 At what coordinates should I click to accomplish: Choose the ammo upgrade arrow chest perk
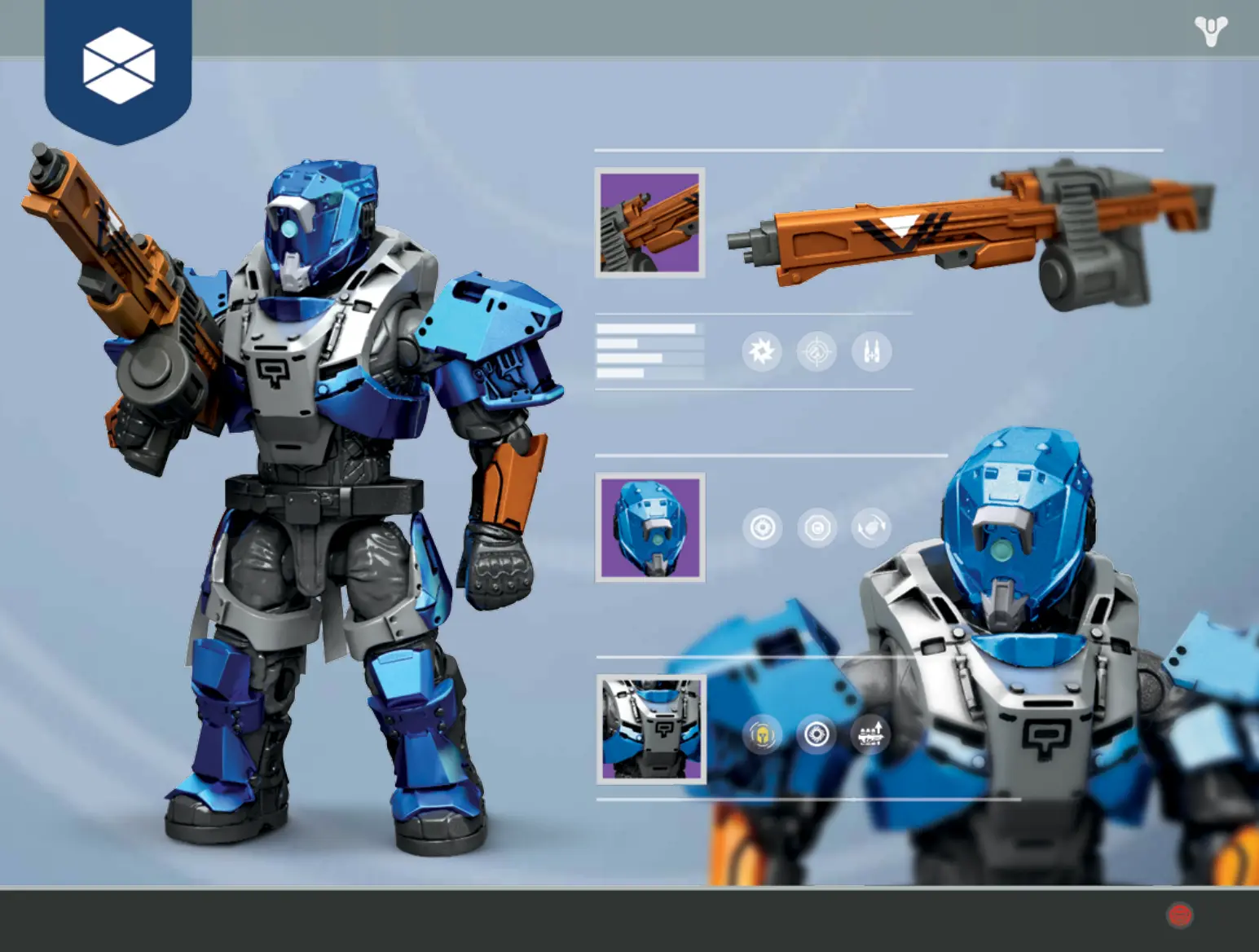[x=870, y=735]
